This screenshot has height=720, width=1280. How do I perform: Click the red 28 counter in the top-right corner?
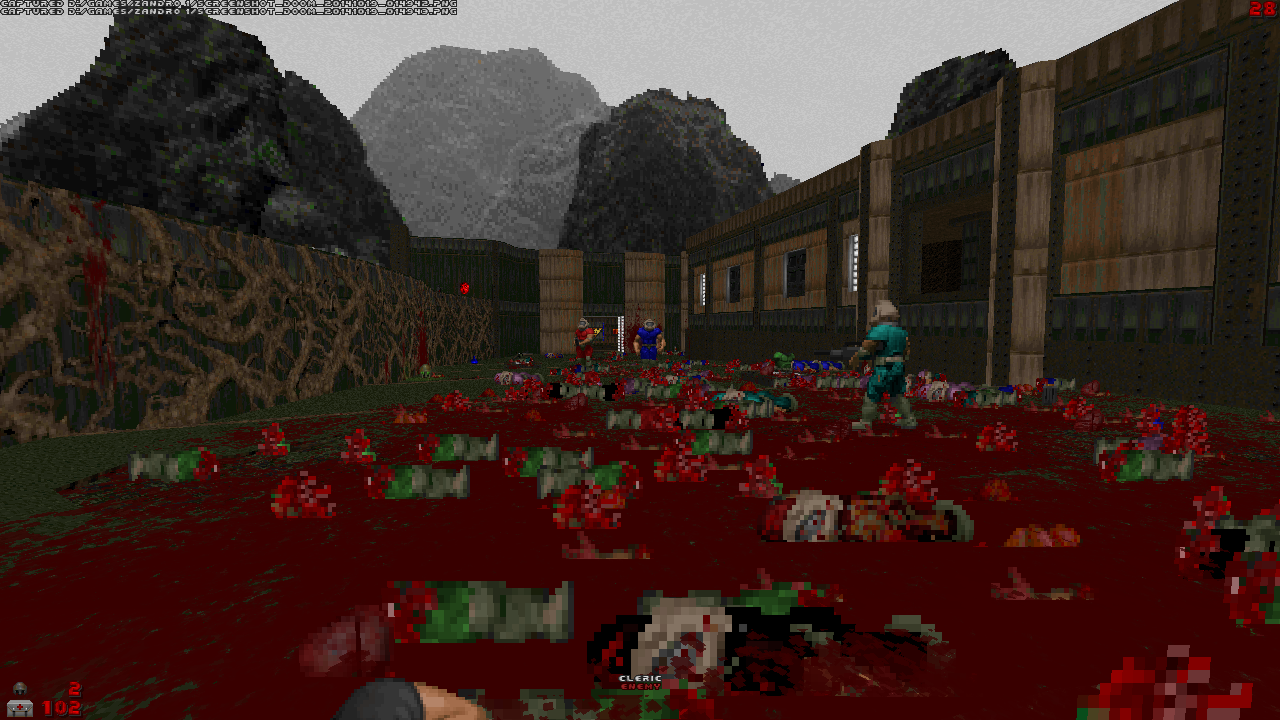[1260, 9]
